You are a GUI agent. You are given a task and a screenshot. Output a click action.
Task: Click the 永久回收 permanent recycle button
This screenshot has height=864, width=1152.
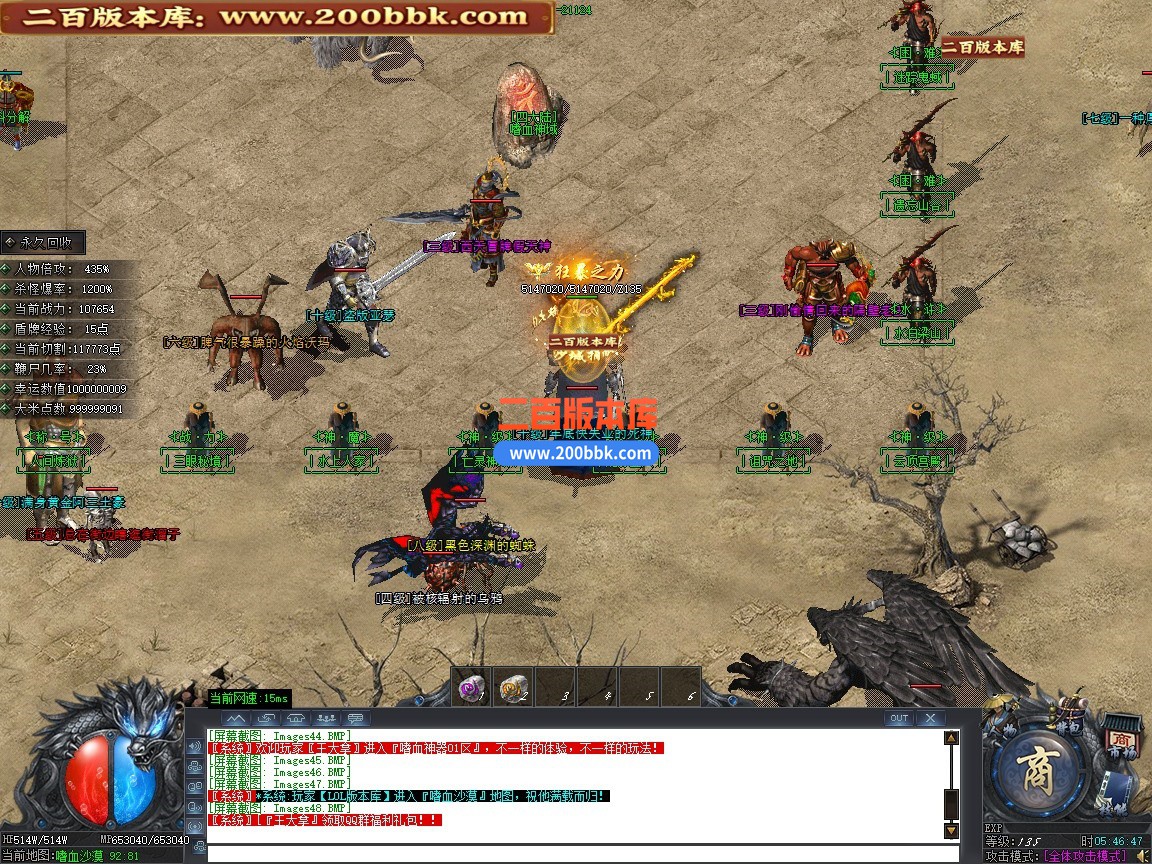(x=43, y=242)
